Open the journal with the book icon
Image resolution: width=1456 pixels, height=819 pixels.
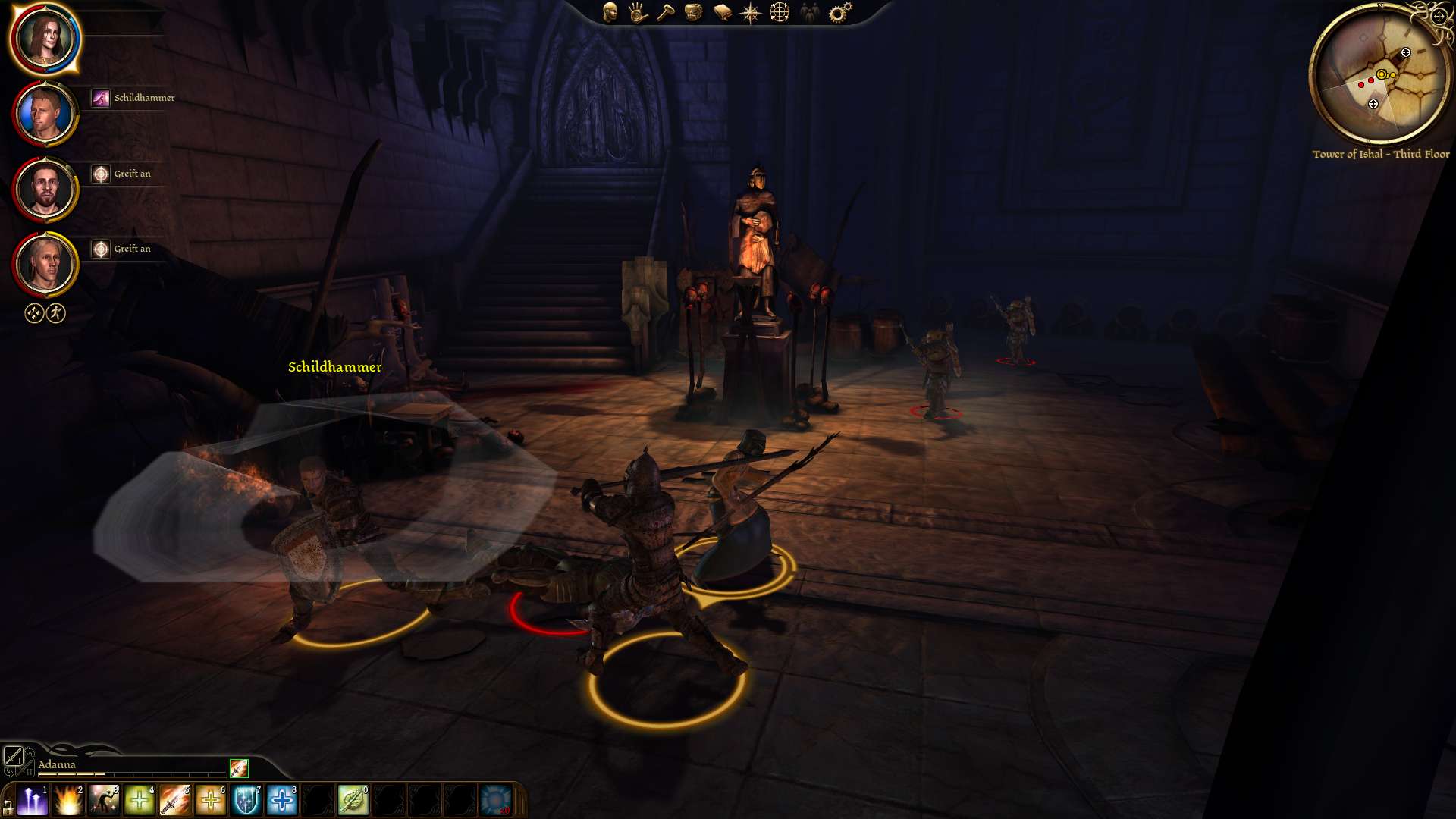[x=722, y=11]
